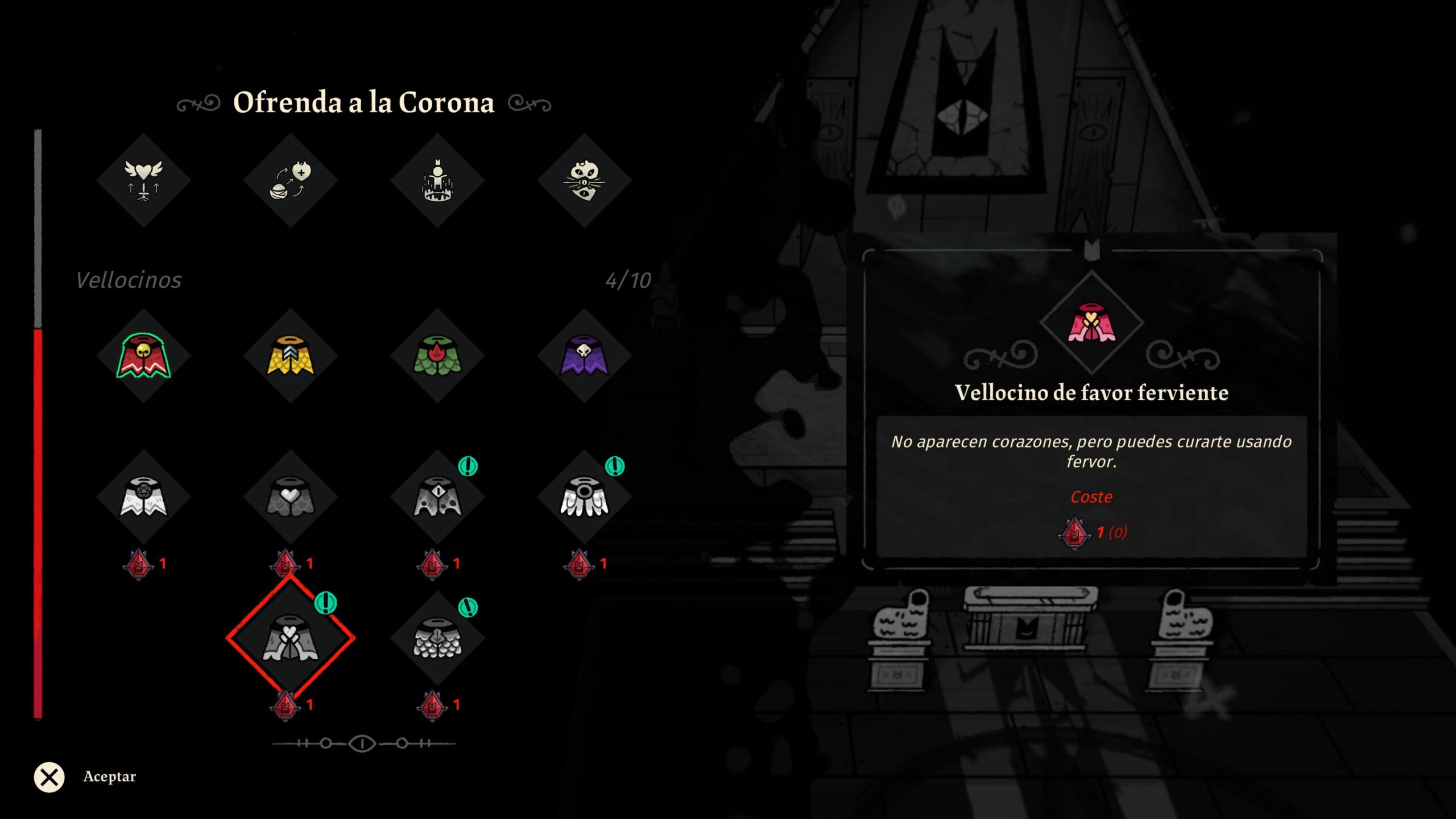Select the locked fleece with diamond eye
Viewport: 1456px width, 819px height.
point(437,497)
